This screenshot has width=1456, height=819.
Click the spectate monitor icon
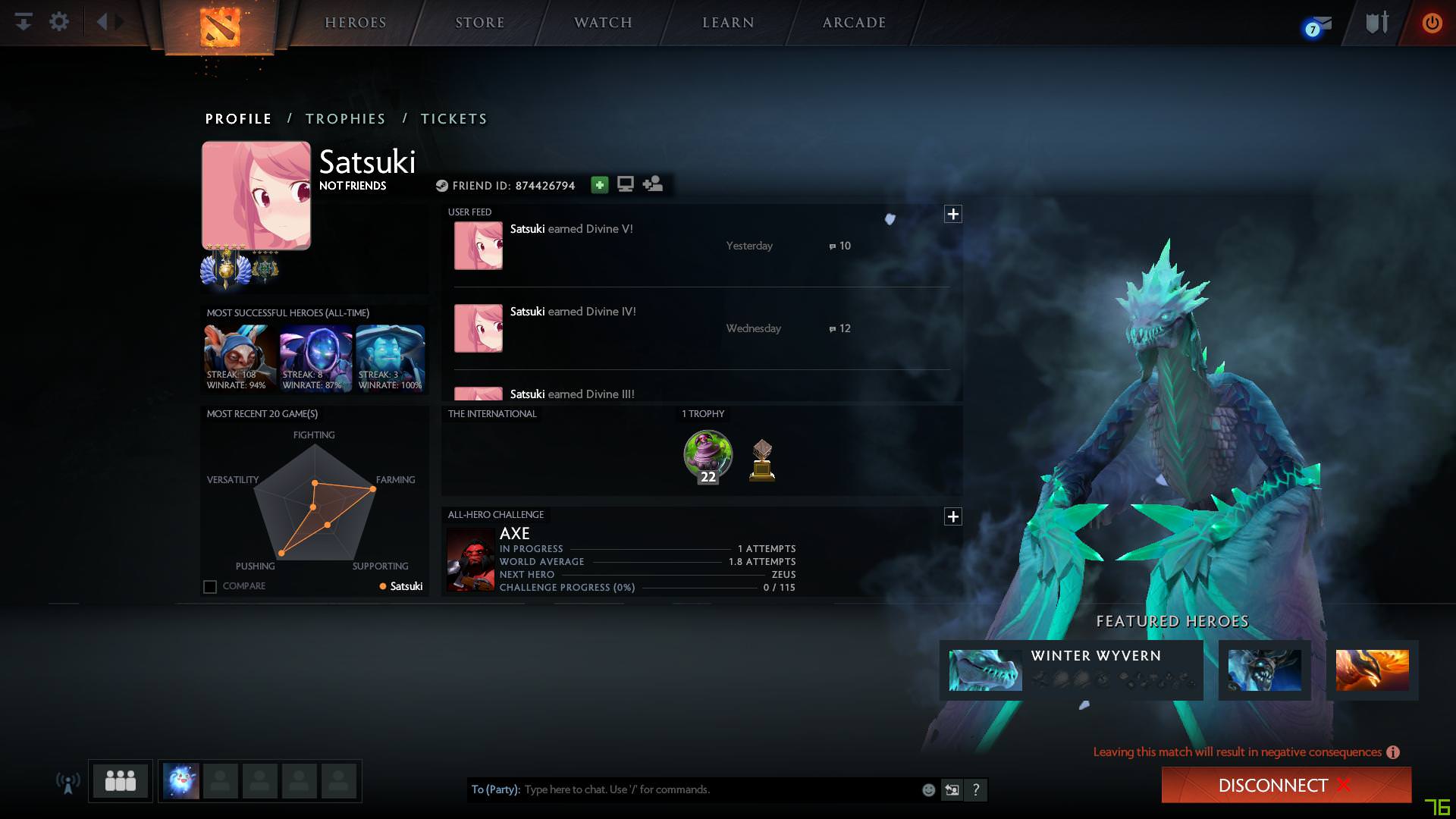click(x=625, y=184)
